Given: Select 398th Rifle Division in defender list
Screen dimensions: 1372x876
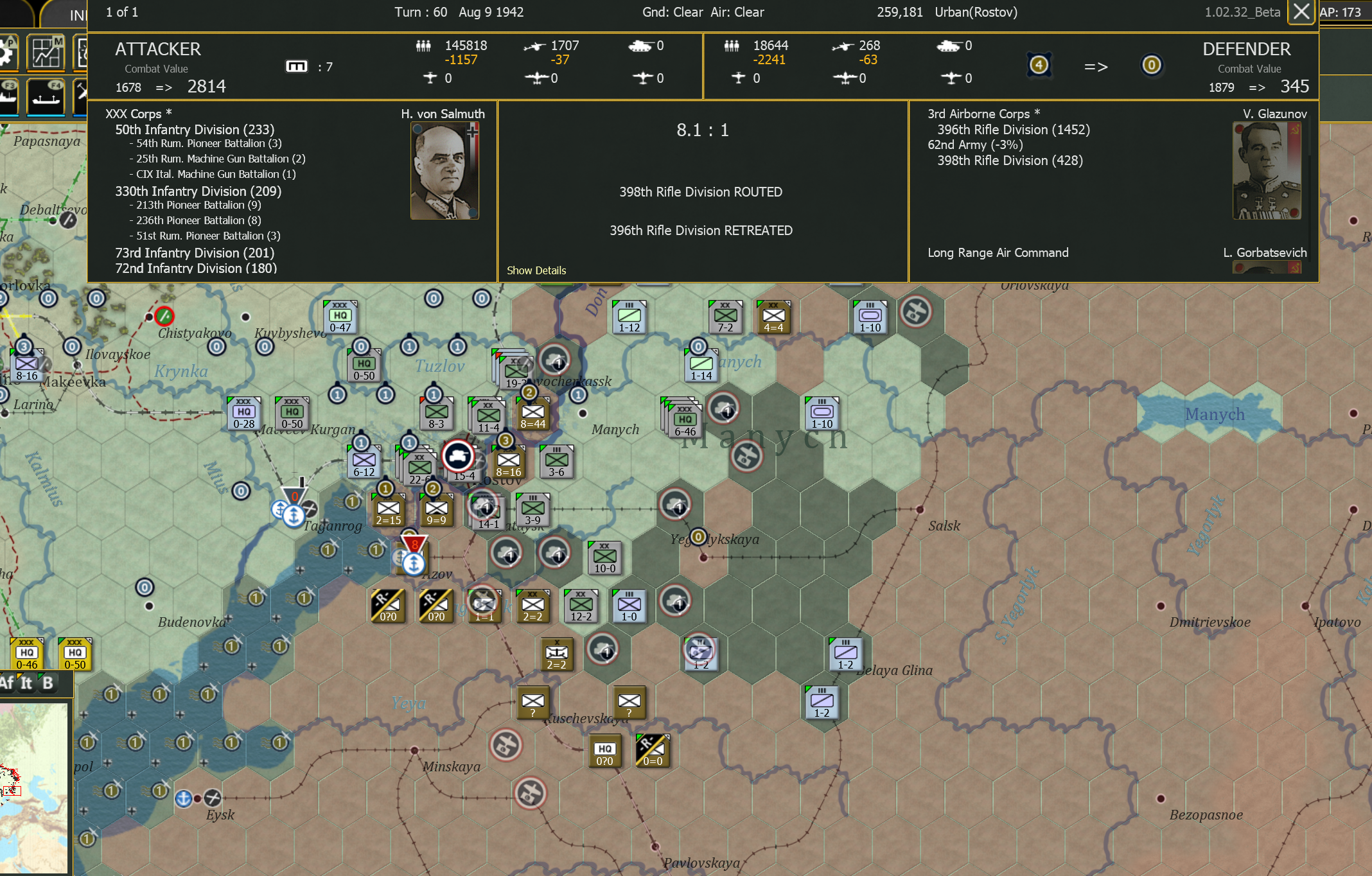Looking at the screenshot, I should click(1008, 161).
